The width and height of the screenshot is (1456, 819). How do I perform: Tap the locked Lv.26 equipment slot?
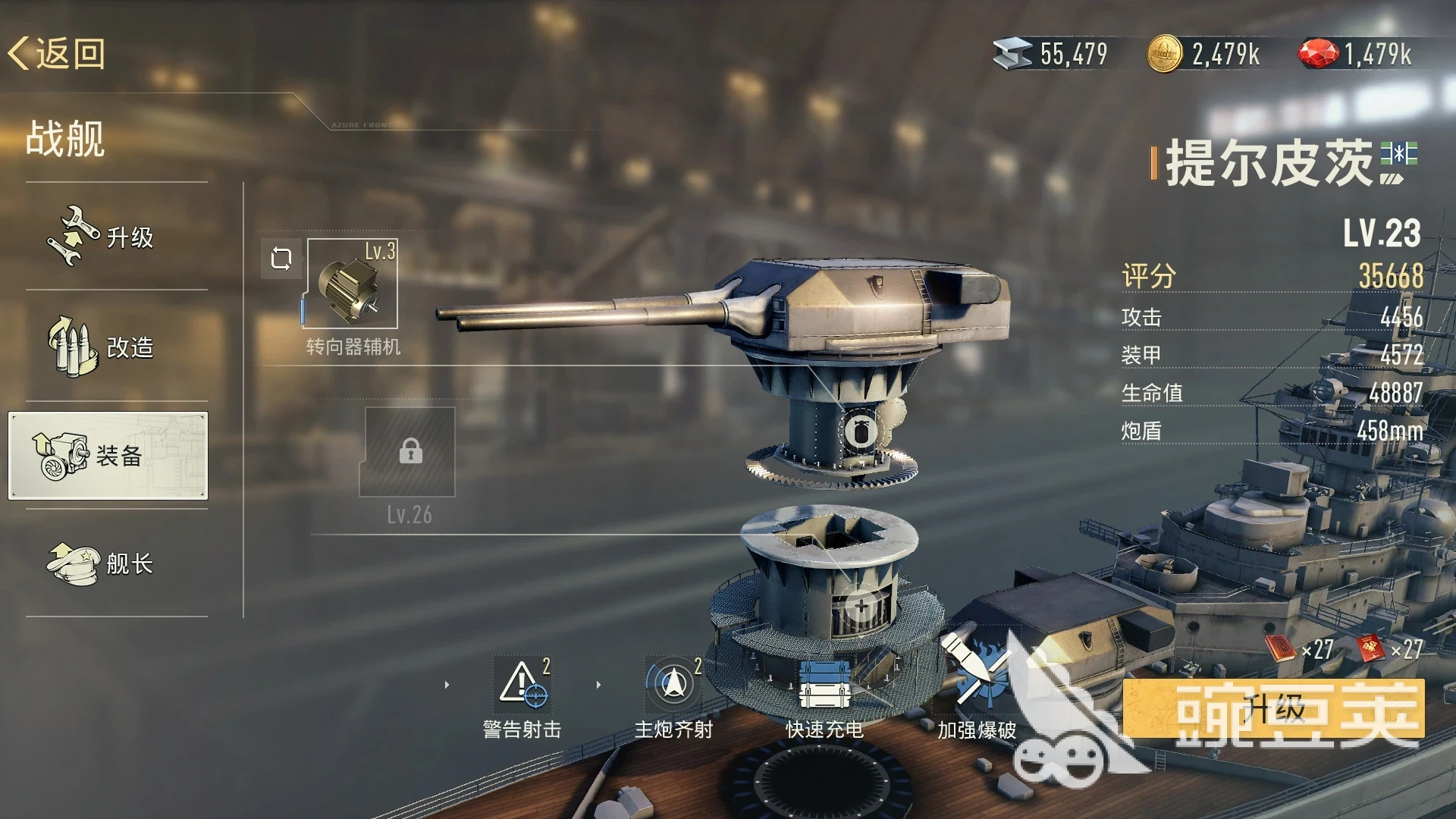pos(410,452)
